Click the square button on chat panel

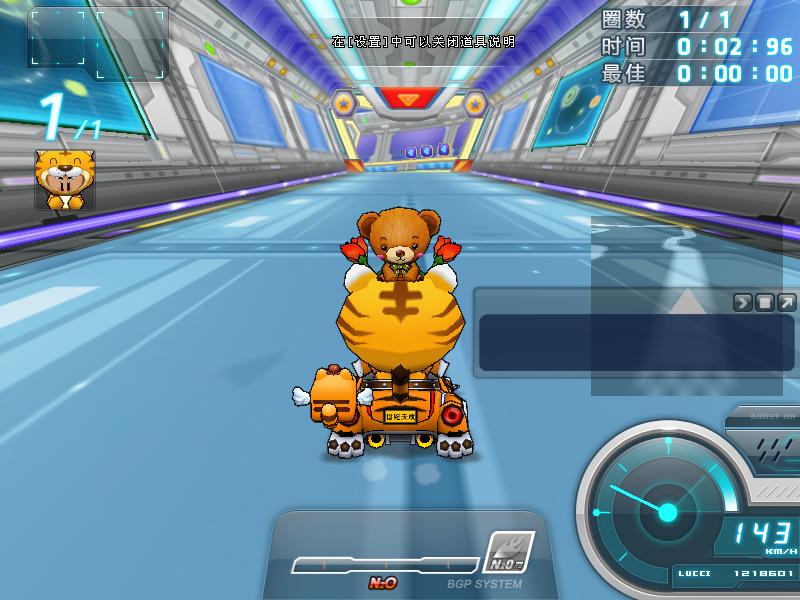click(765, 302)
